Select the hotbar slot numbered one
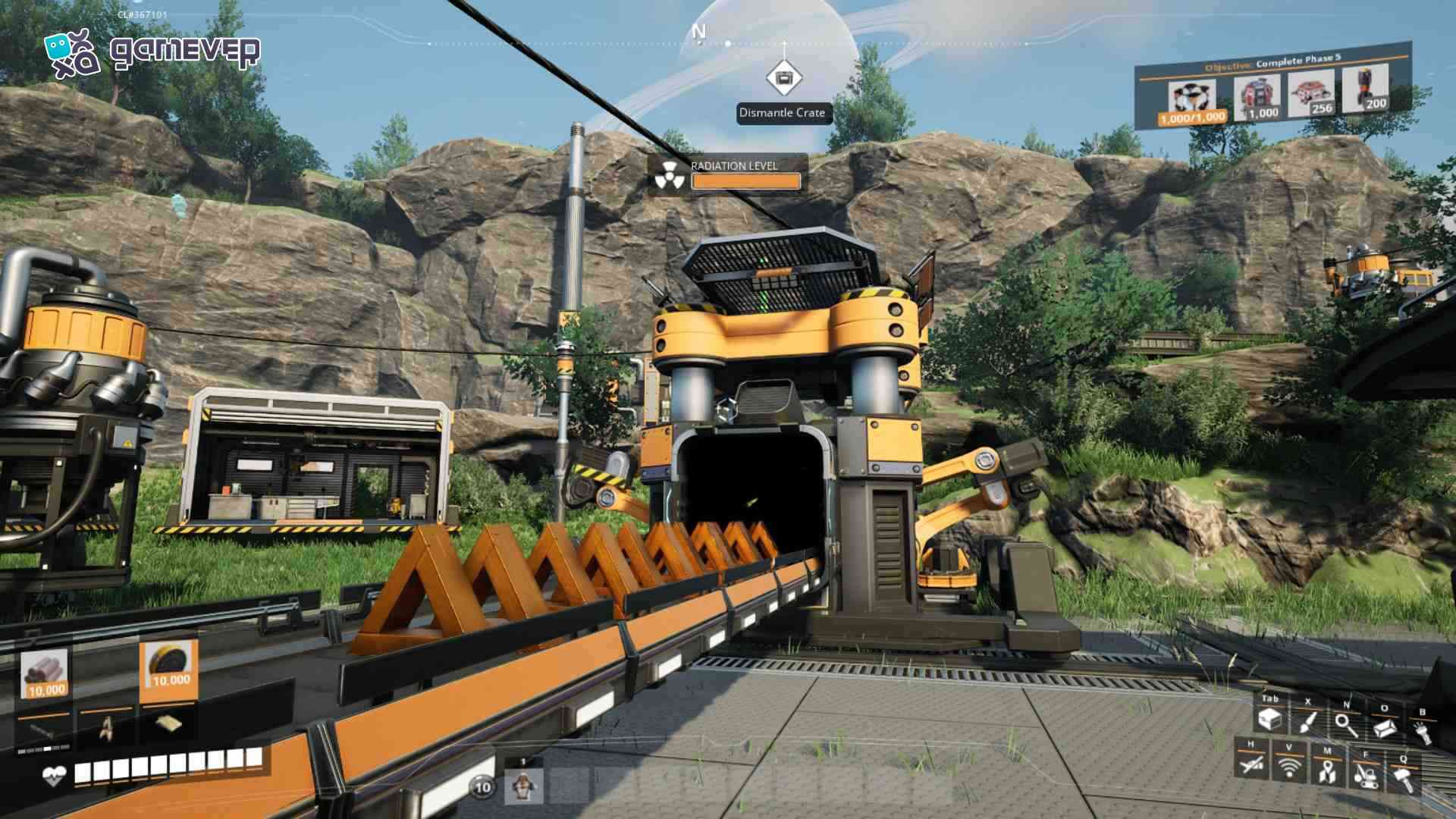1456x819 pixels. click(x=523, y=786)
